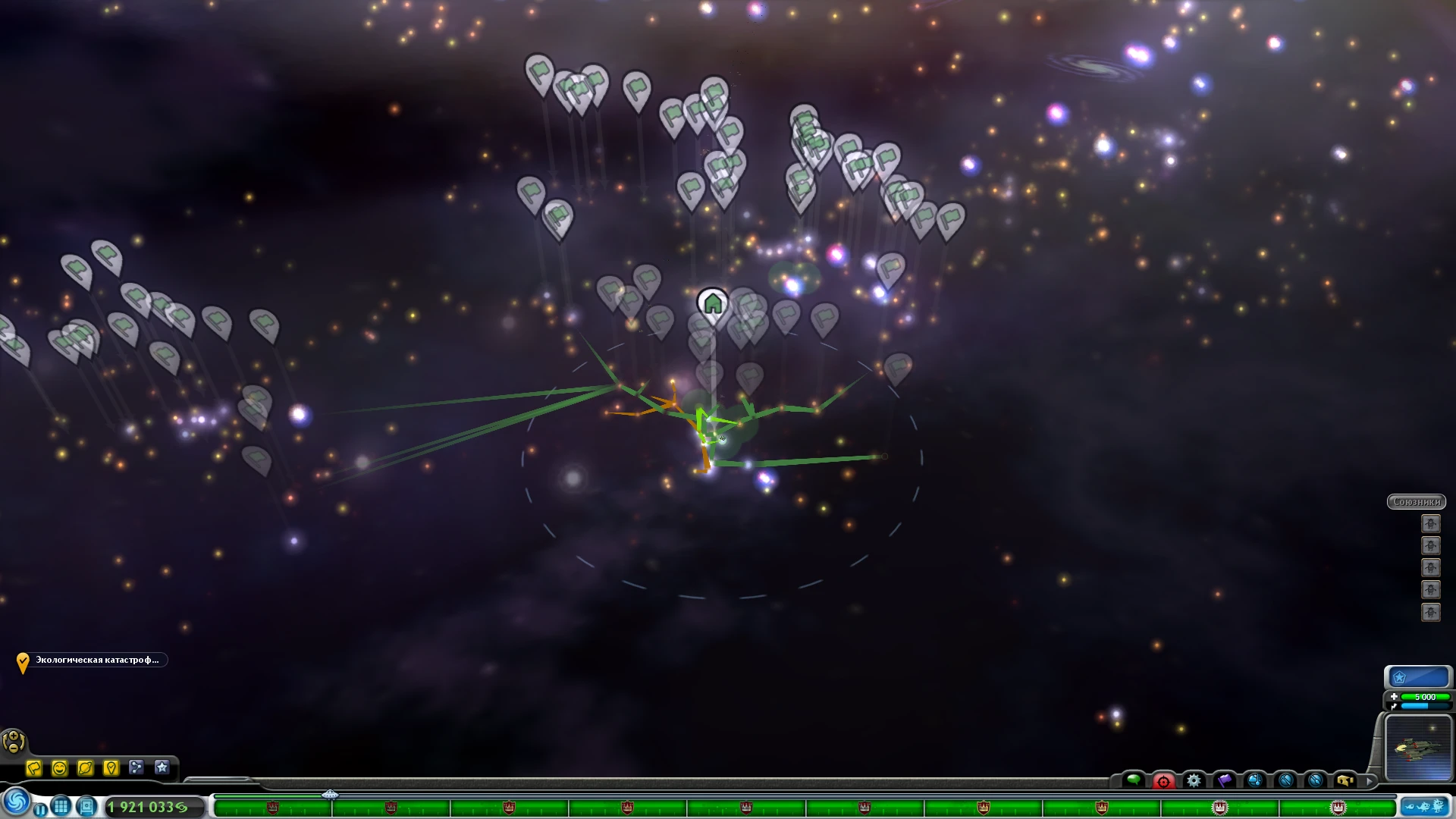
Task: Select the green communication tool tab
Action: coord(1136,780)
